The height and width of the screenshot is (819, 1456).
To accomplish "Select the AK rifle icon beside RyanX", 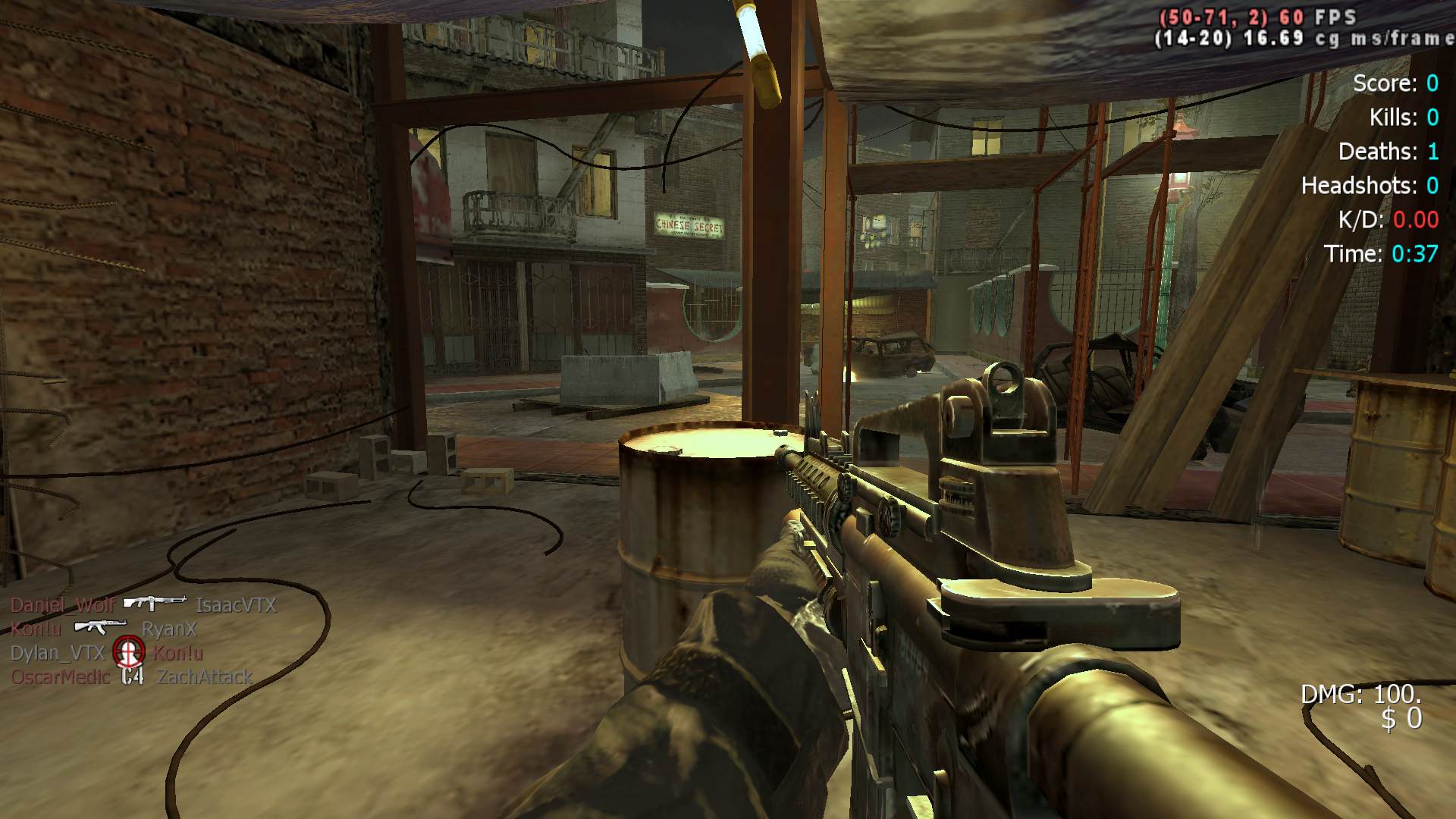I will (100, 626).
